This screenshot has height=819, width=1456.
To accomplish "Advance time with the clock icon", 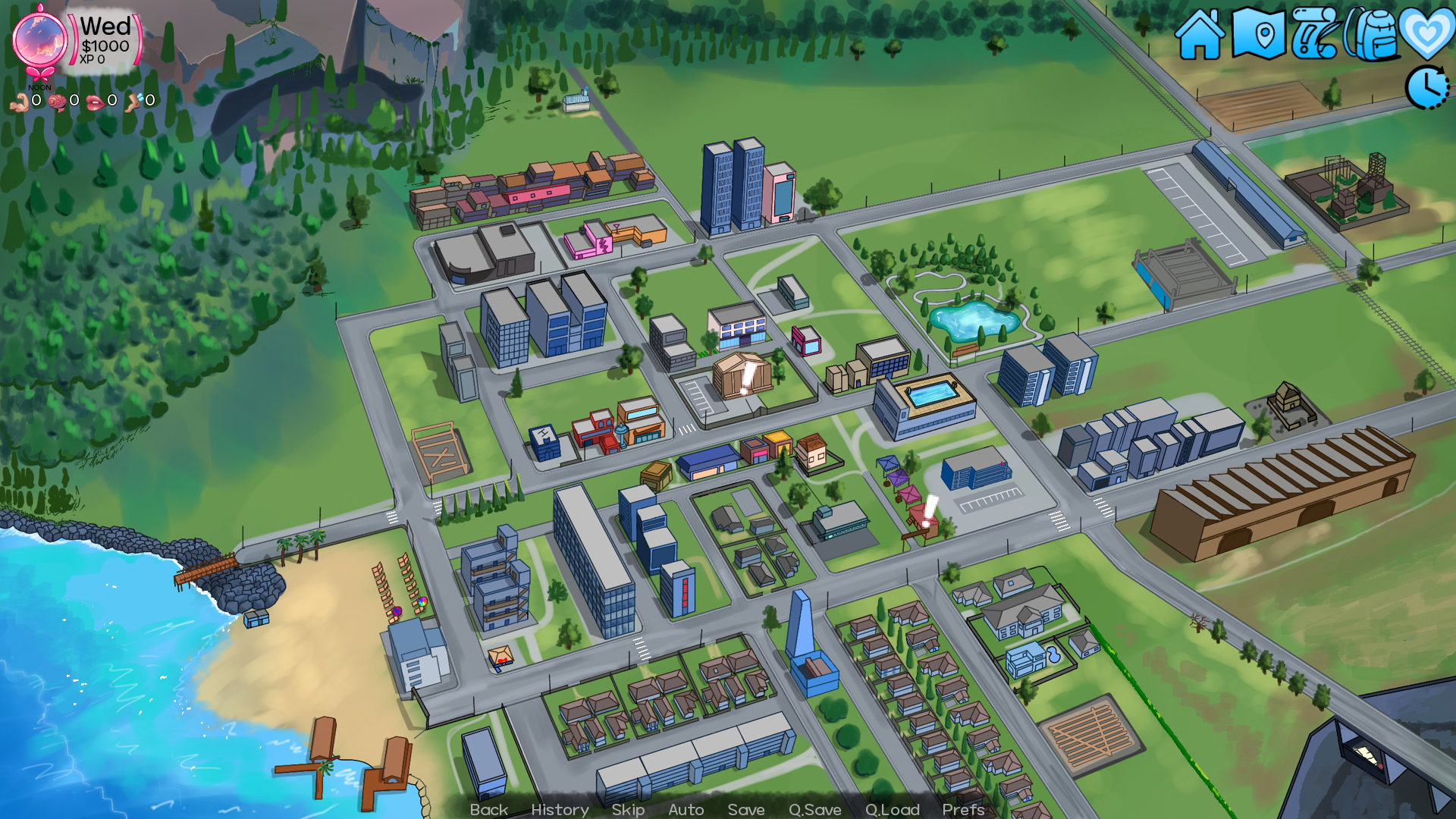I will (x=1427, y=87).
